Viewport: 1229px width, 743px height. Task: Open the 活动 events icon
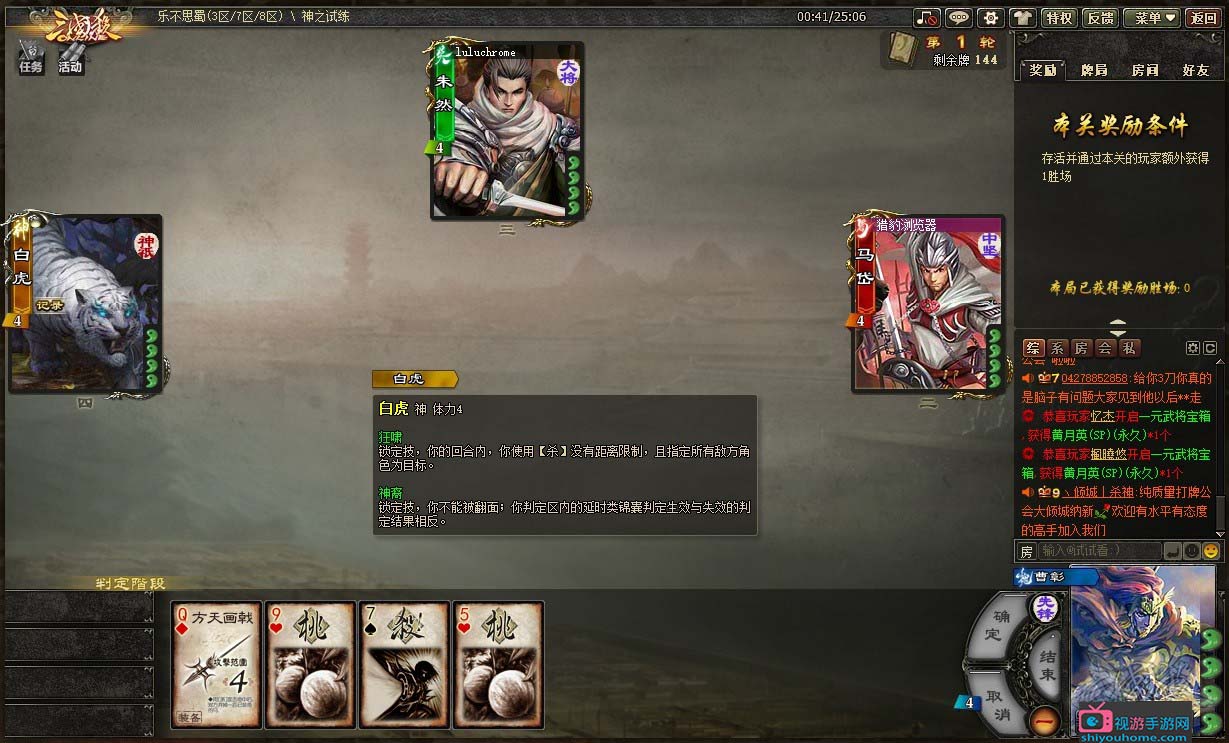tap(70, 57)
